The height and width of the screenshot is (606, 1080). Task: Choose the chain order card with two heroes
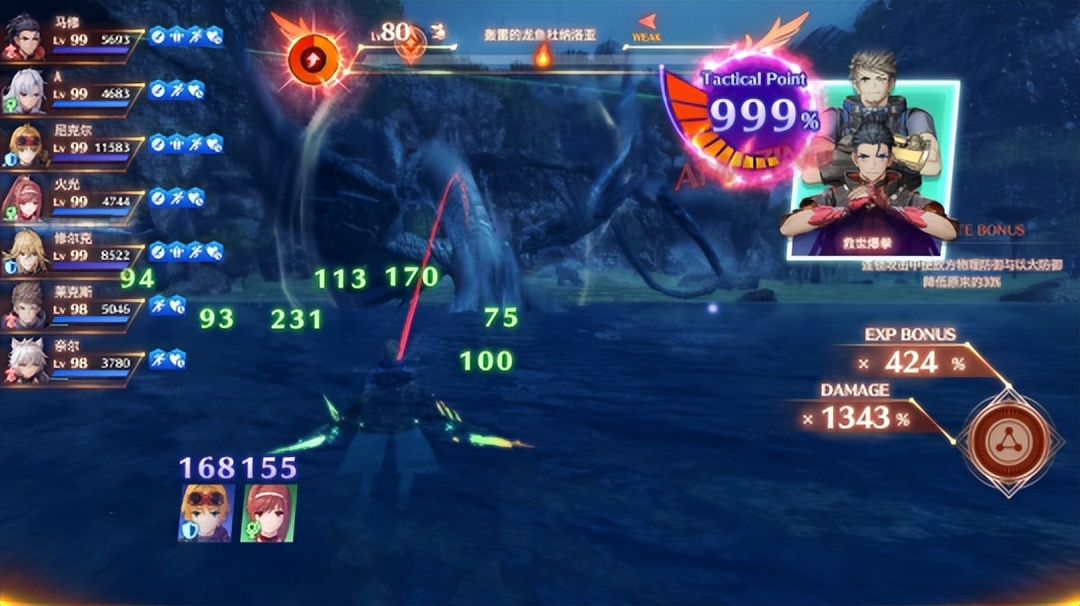click(872, 170)
